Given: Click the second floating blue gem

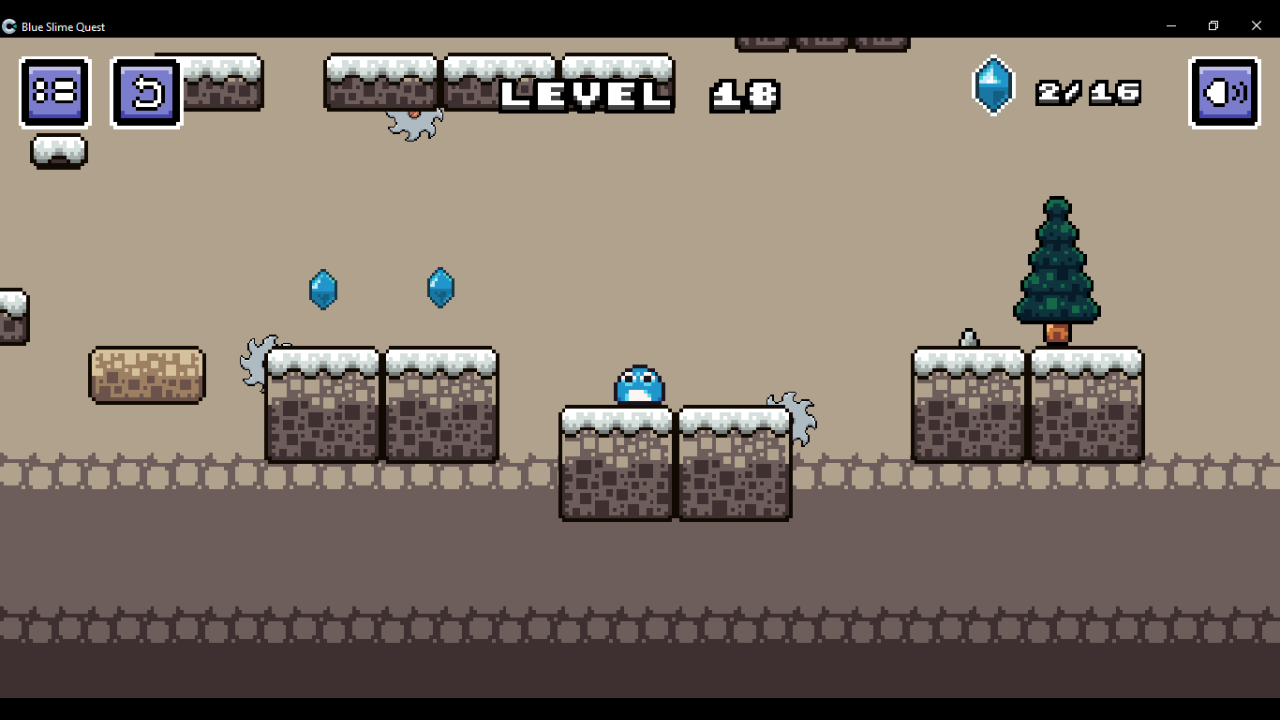Looking at the screenshot, I should 441,287.
